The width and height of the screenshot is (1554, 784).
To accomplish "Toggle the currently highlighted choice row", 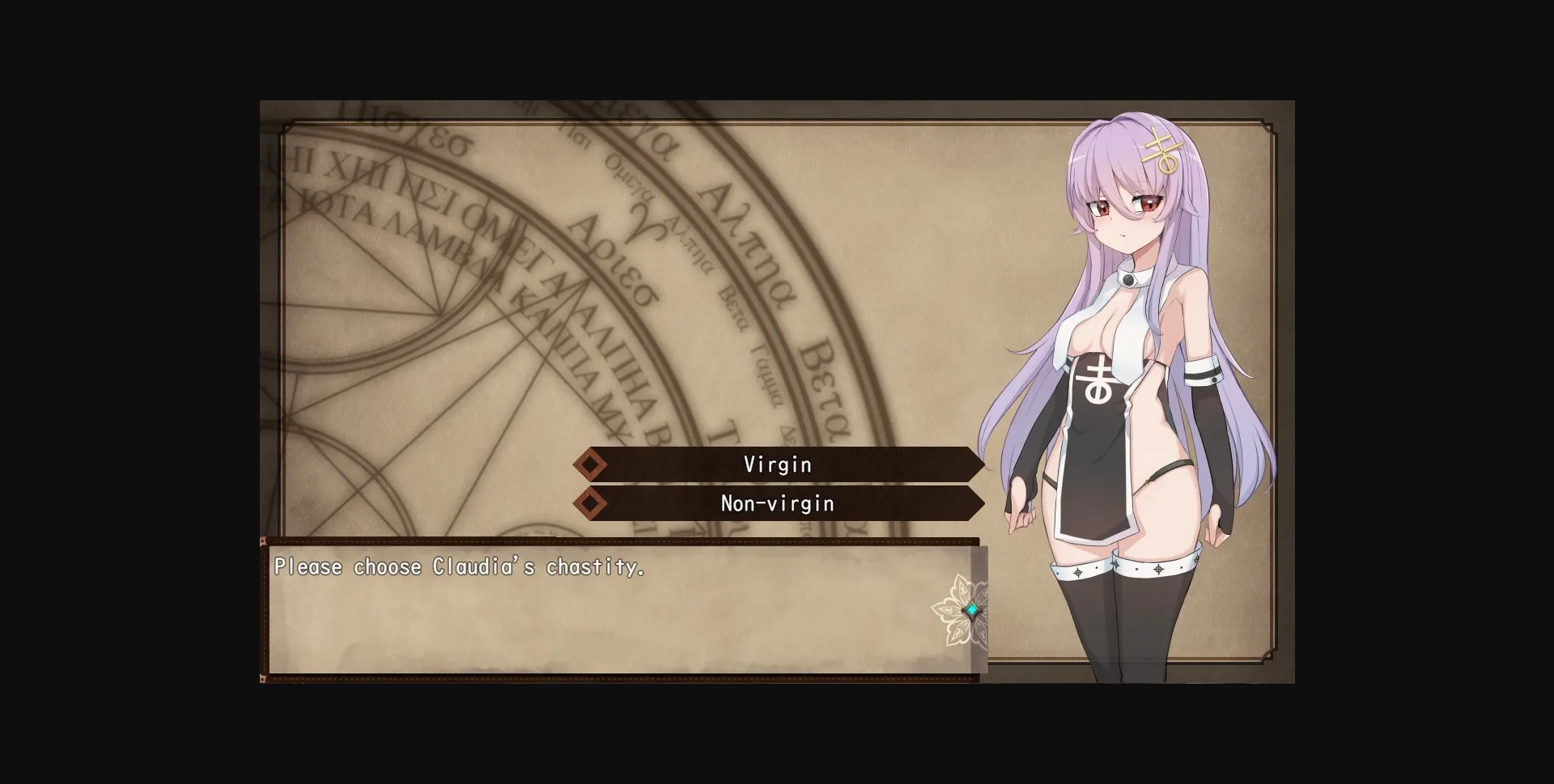I will [x=777, y=464].
